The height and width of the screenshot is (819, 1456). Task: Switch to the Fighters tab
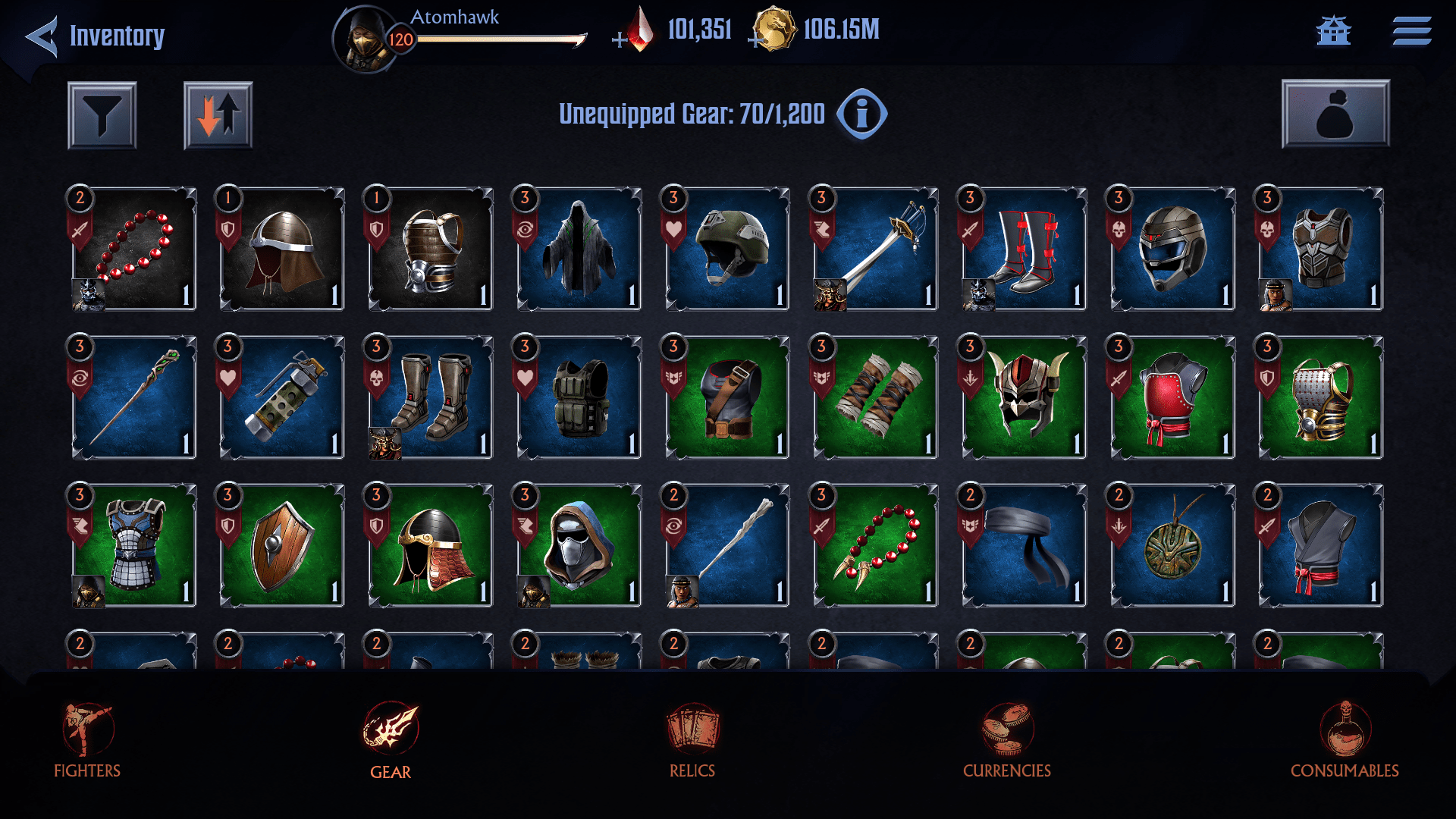pyautogui.click(x=87, y=739)
